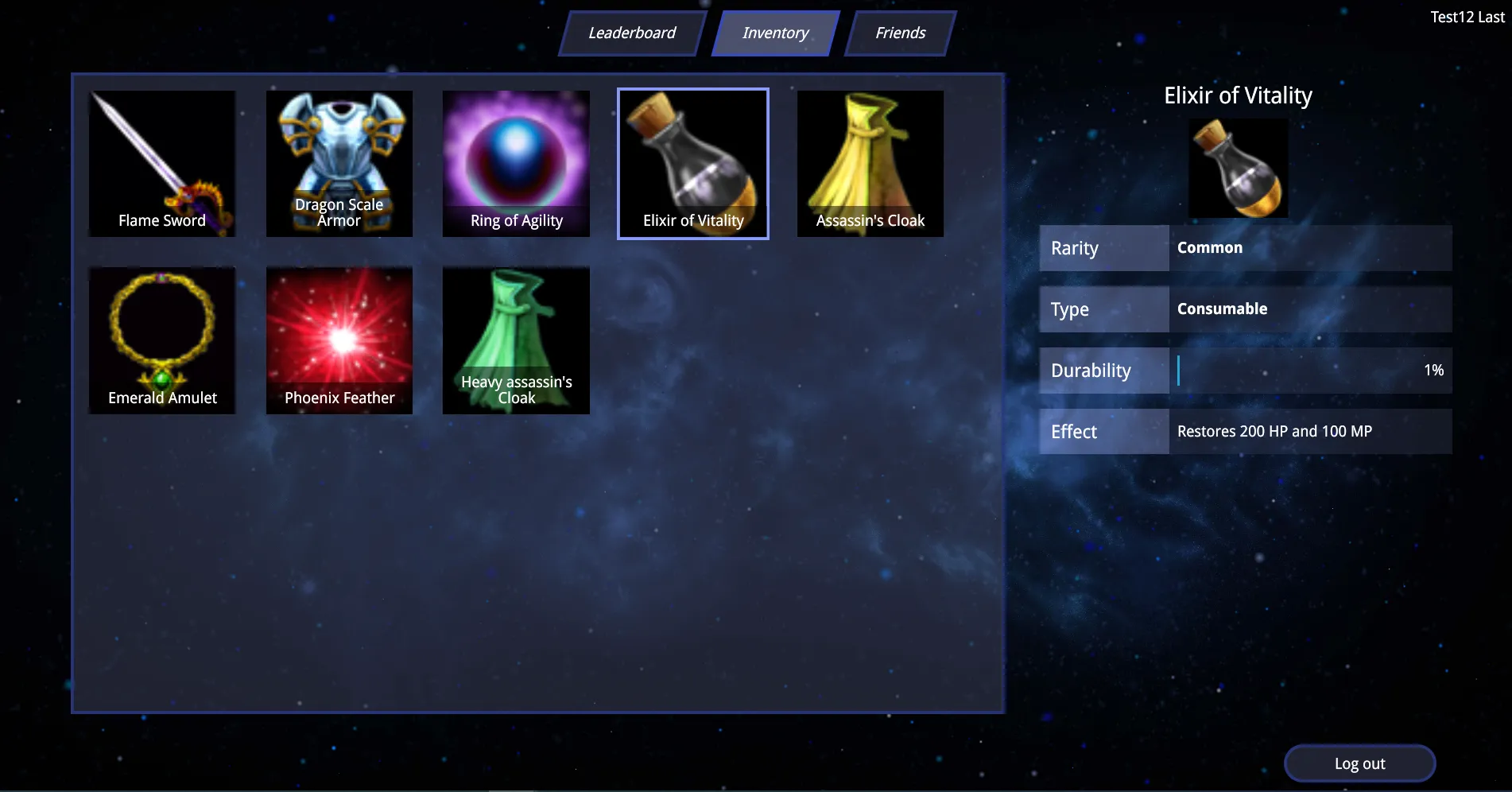
Task: Select the Elixir of Vitality slot
Action: tap(693, 164)
